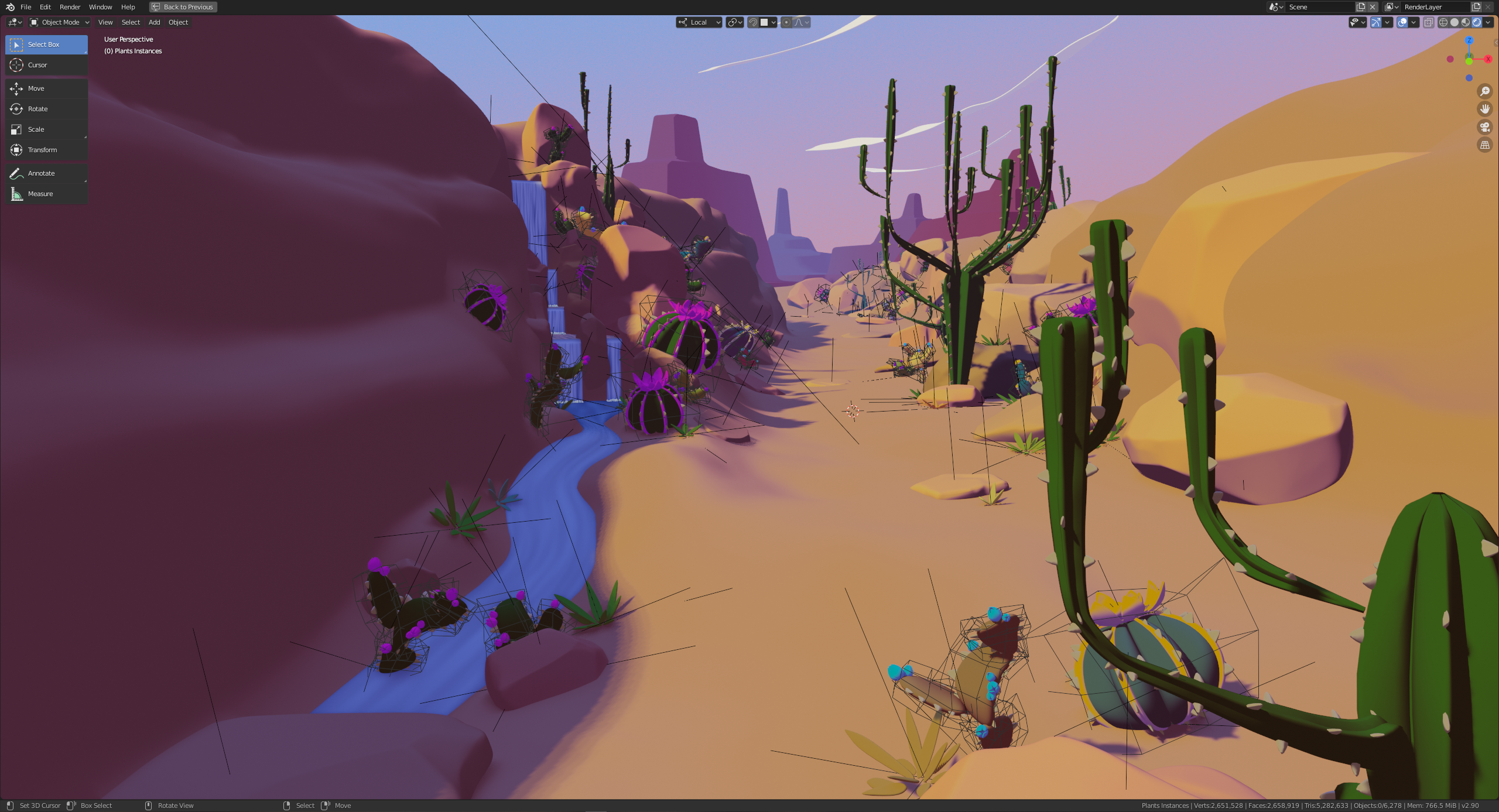Open the Edit menu
The image size is (1499, 812).
[45, 7]
